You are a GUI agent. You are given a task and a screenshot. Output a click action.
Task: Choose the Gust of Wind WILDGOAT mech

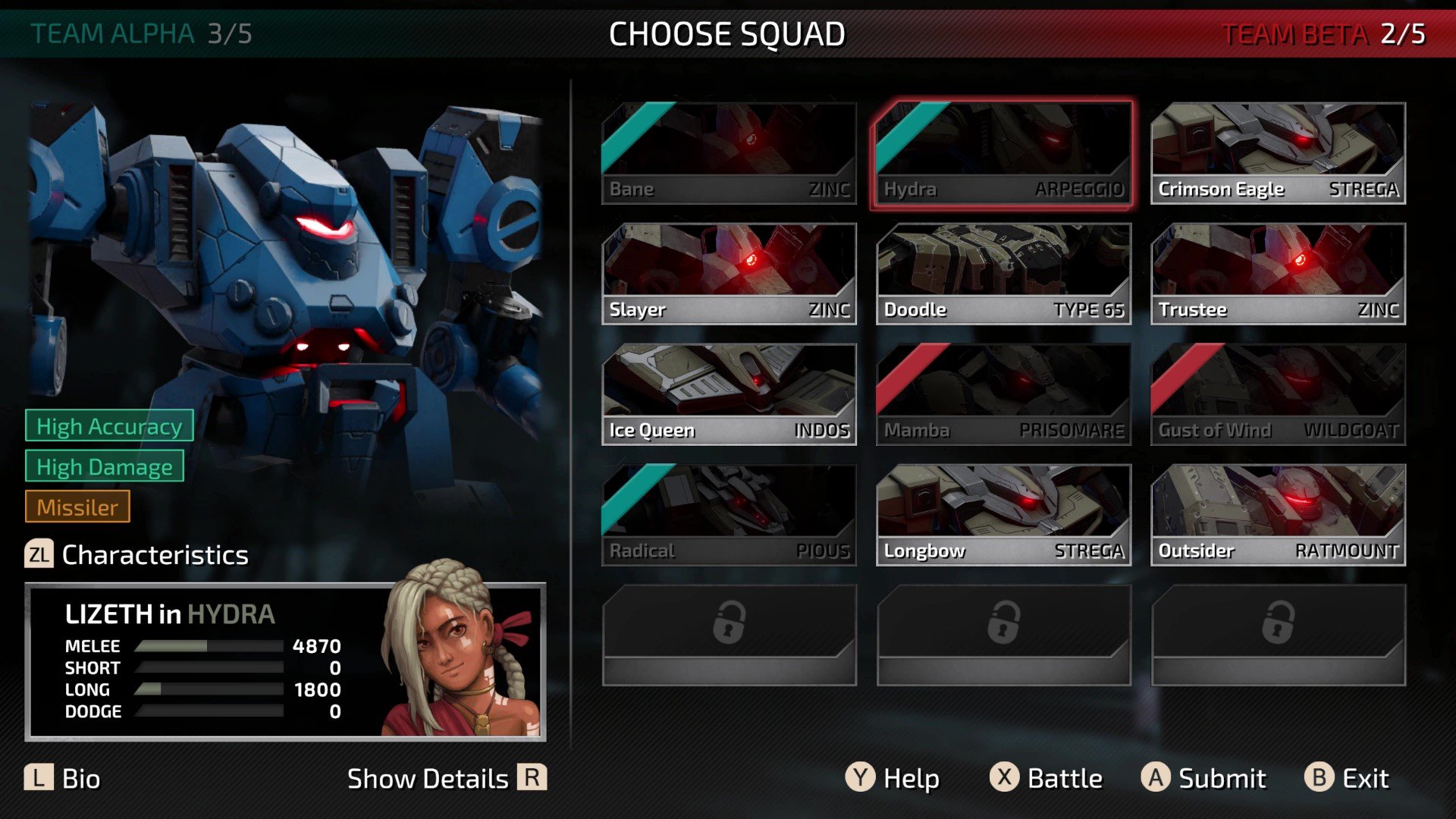1278,394
